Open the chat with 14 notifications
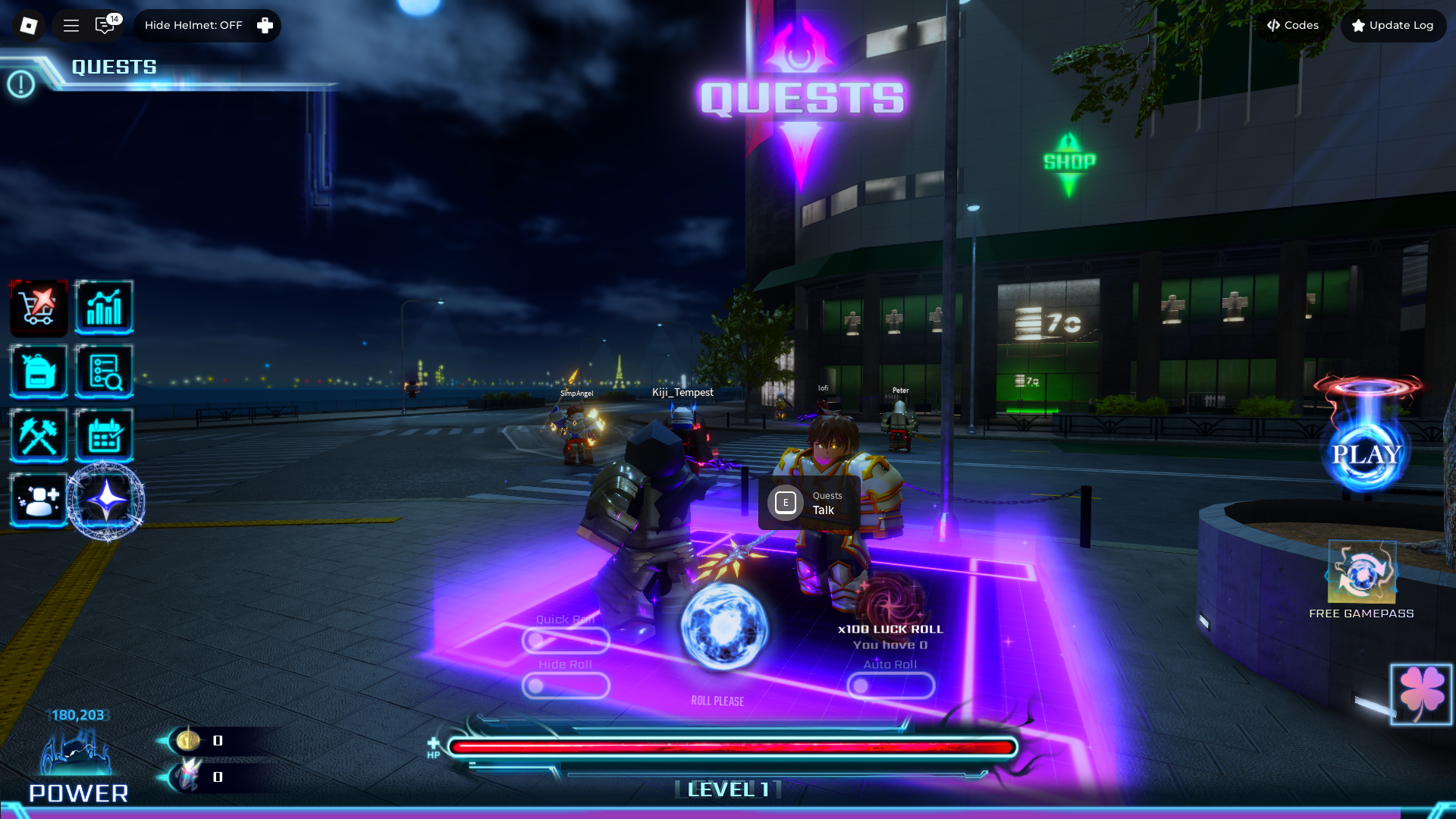This screenshot has height=819, width=1456. tap(105, 26)
